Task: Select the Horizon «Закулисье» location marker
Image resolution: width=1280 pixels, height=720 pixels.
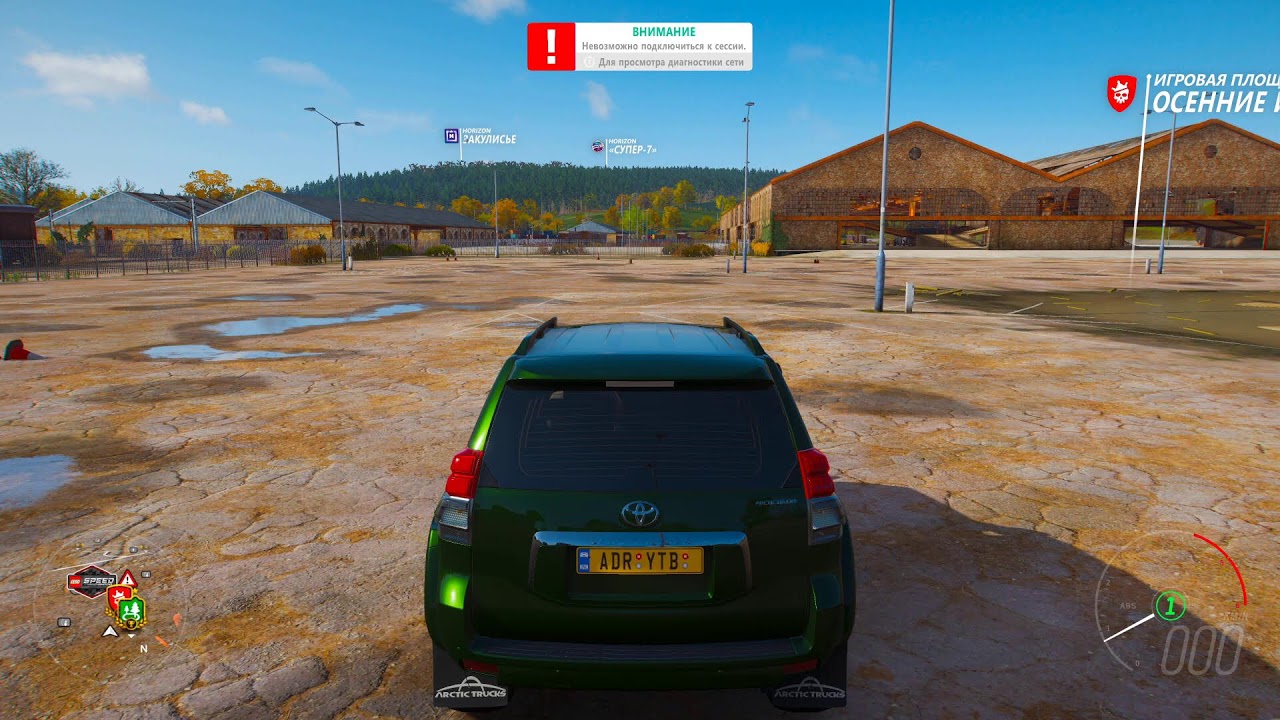Action: 452,135
